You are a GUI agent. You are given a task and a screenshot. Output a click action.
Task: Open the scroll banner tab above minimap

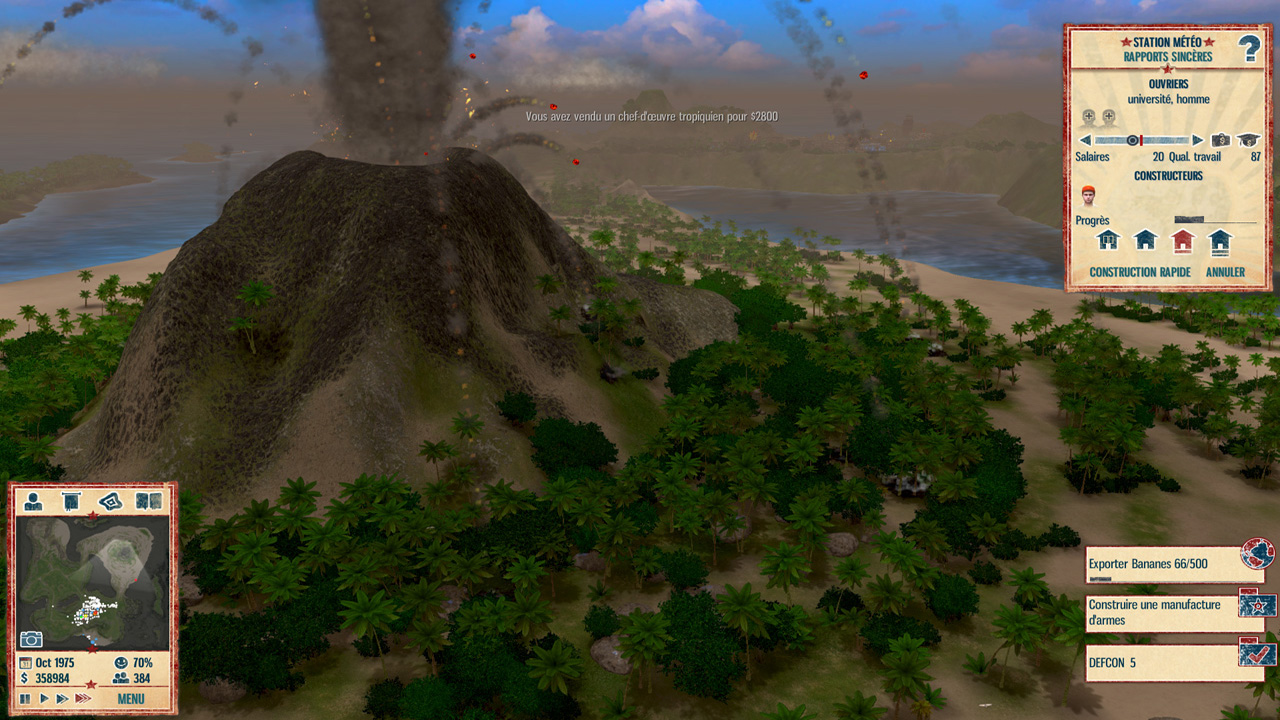point(71,501)
